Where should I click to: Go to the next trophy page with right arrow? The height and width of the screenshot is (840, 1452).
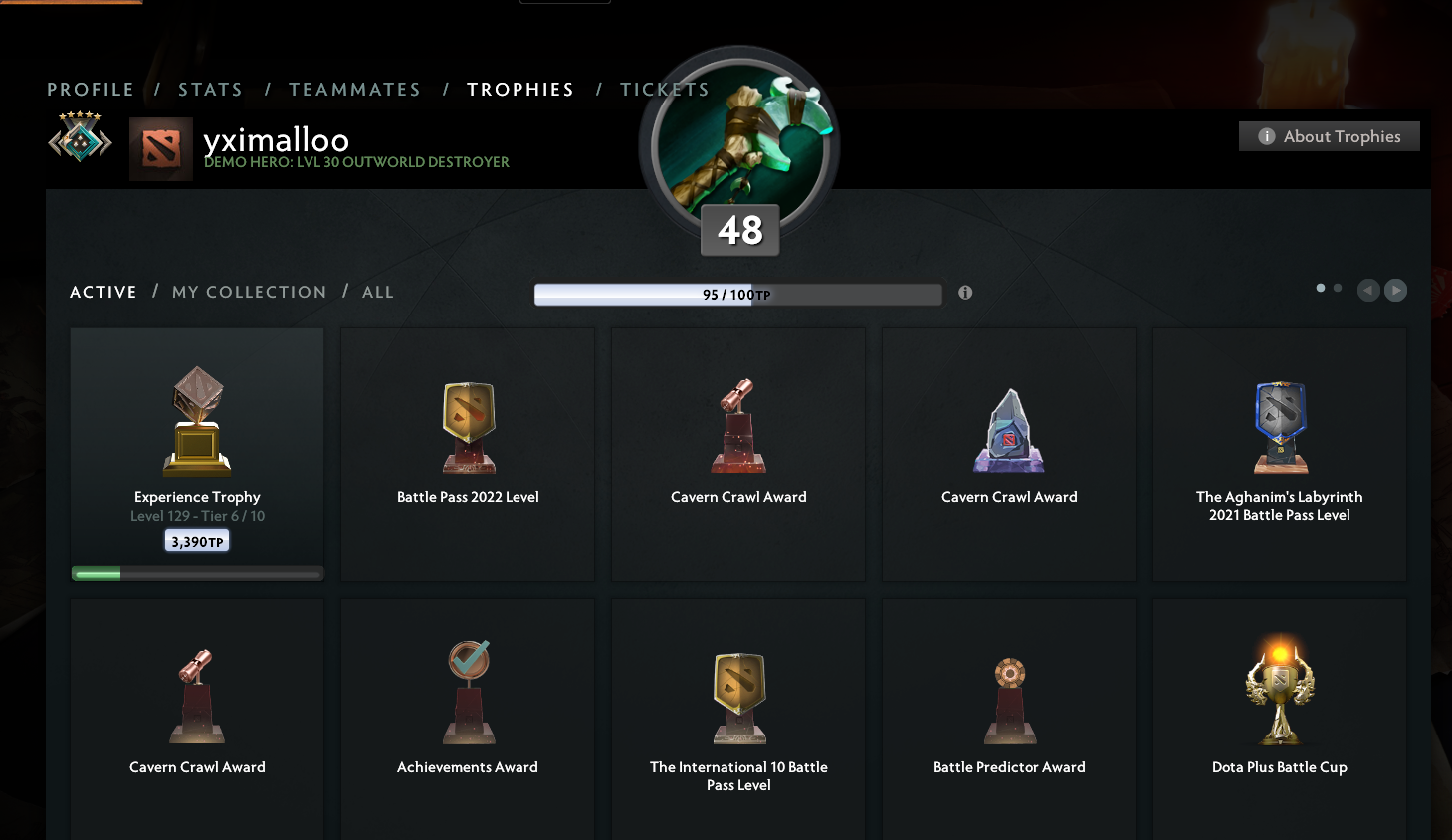[x=1395, y=290]
